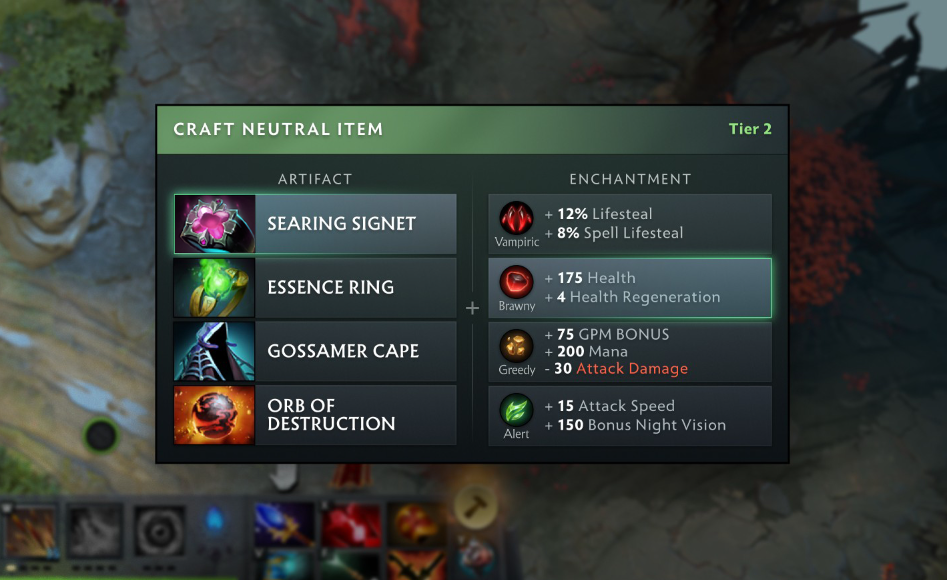Viewport: 947px width, 580px height.
Task: Select the Searing Signet artifact
Action: pos(315,224)
